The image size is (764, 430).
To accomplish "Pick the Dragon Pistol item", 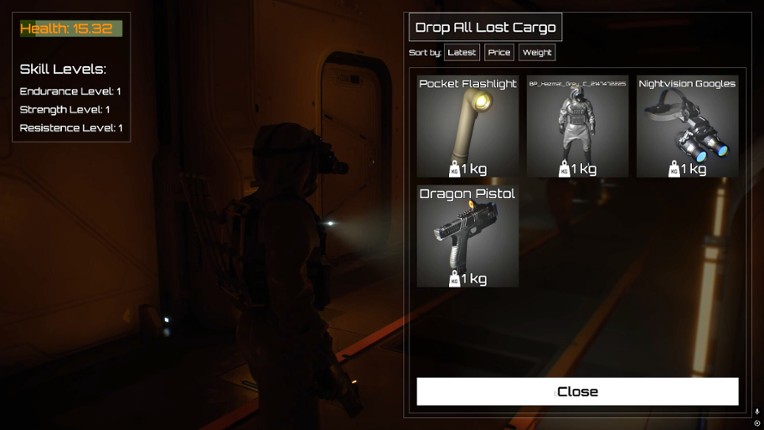I will tap(468, 236).
